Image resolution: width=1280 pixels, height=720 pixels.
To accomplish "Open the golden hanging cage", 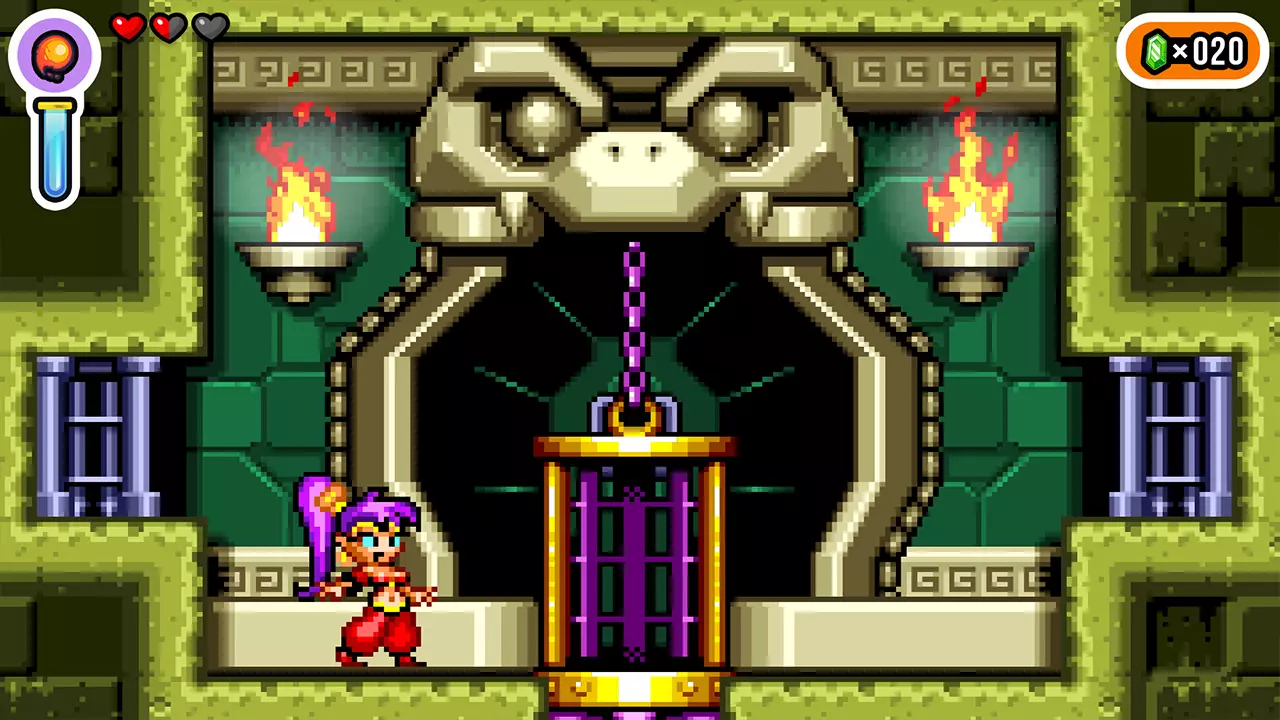I will 633,560.
